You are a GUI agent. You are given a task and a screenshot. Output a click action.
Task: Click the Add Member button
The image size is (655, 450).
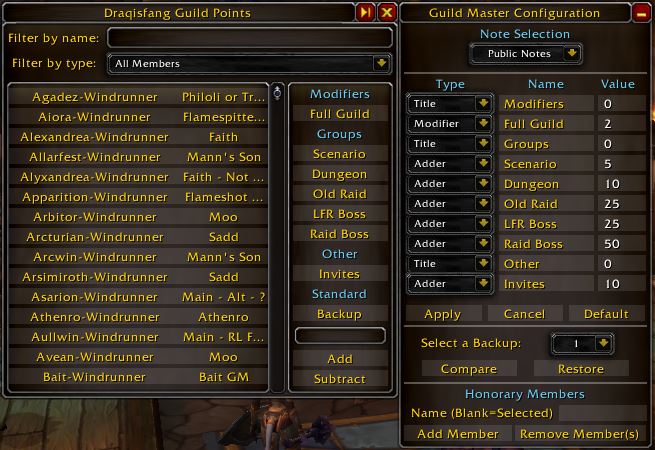tap(457, 434)
